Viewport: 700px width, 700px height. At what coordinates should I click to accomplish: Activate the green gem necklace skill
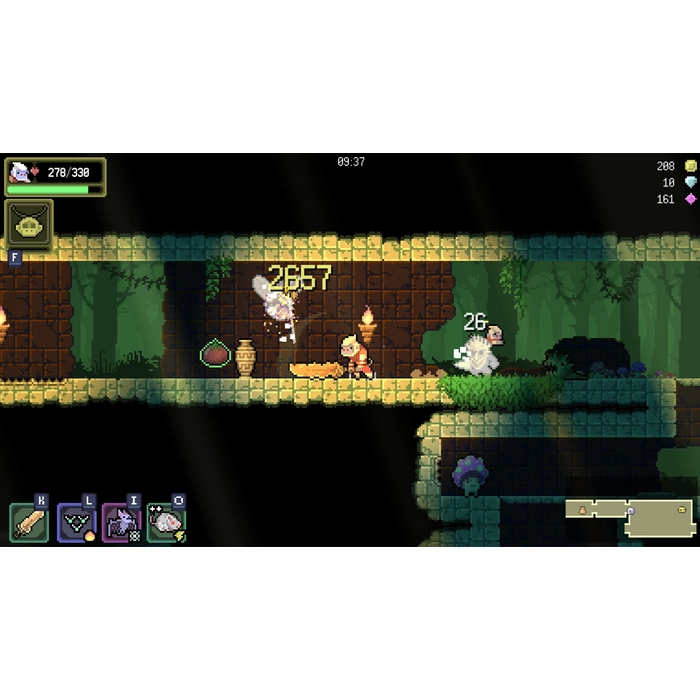tap(76, 522)
